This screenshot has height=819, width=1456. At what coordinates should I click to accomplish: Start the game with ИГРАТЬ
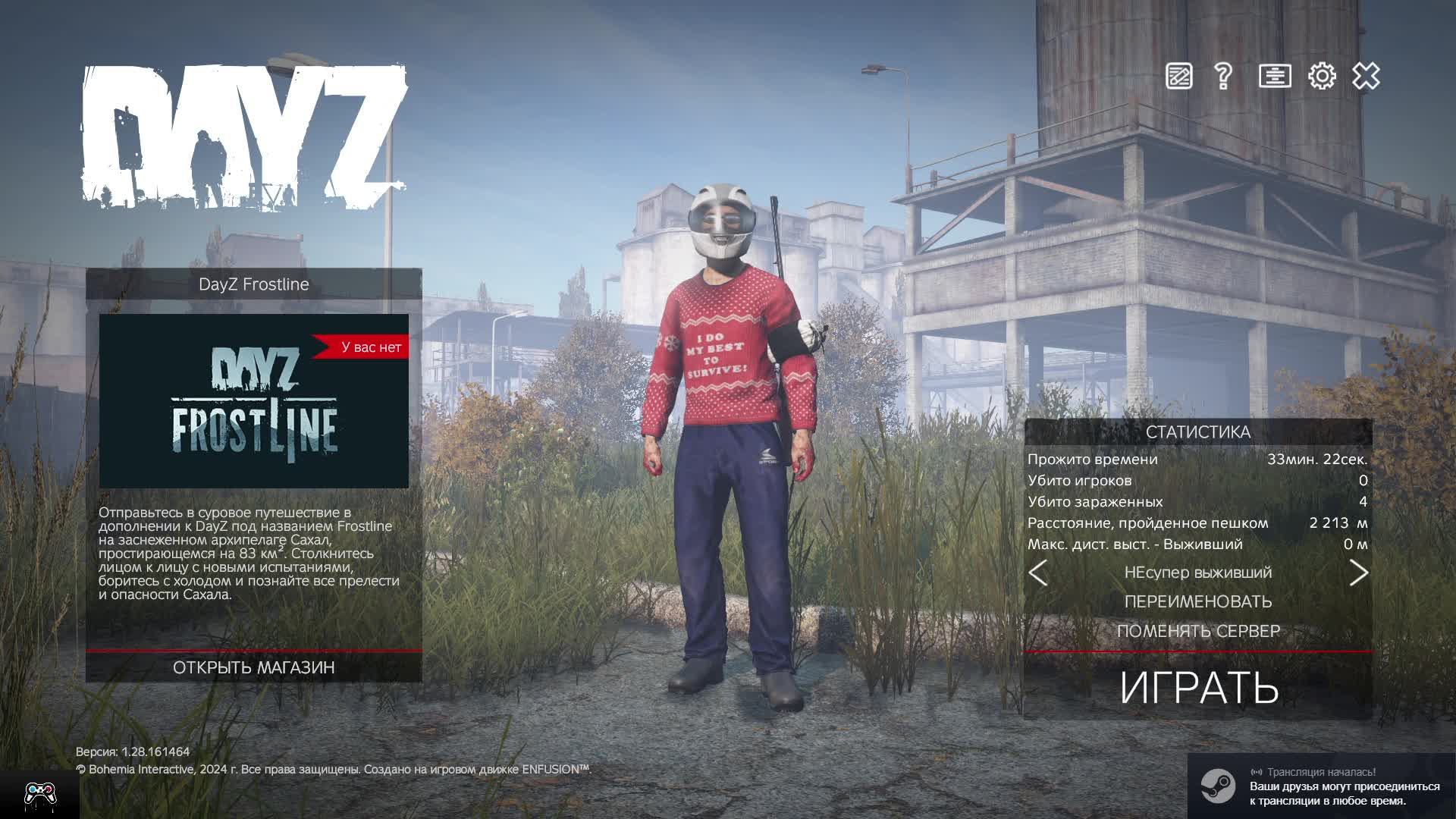1198,687
